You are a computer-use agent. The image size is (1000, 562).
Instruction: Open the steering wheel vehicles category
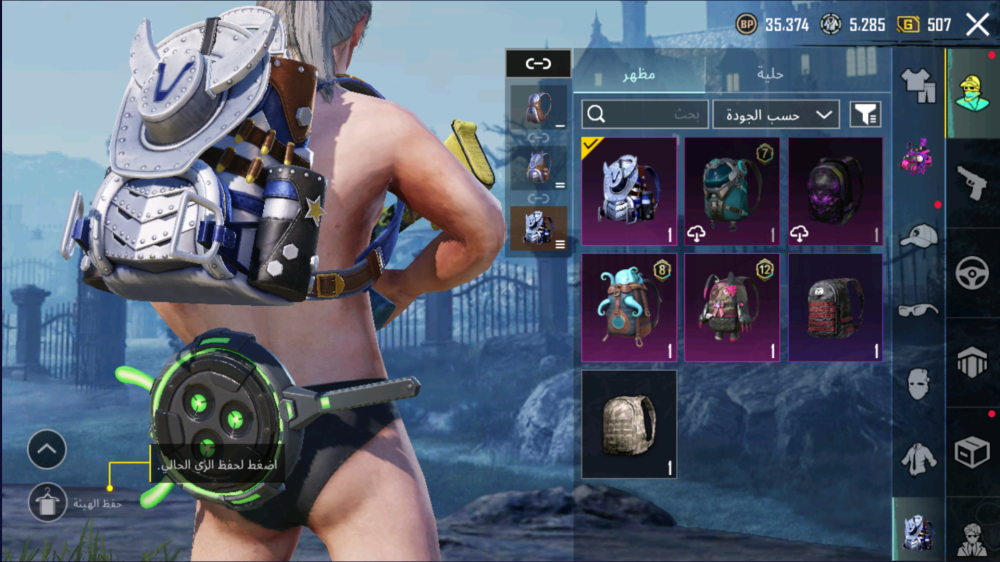click(971, 272)
